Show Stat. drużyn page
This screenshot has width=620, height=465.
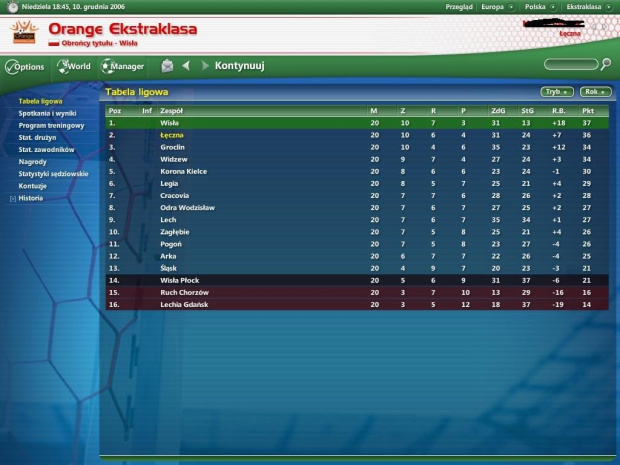tap(36, 137)
